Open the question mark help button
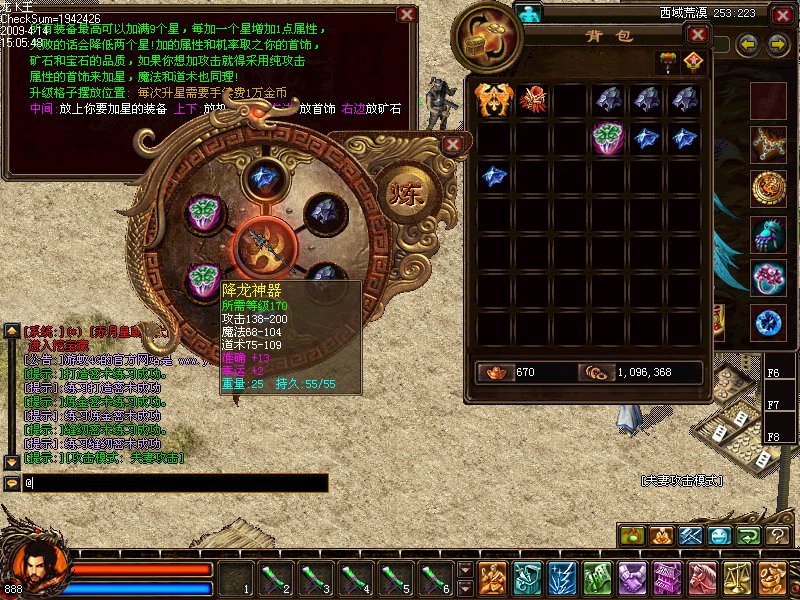800x600 pixels. pos(777,536)
